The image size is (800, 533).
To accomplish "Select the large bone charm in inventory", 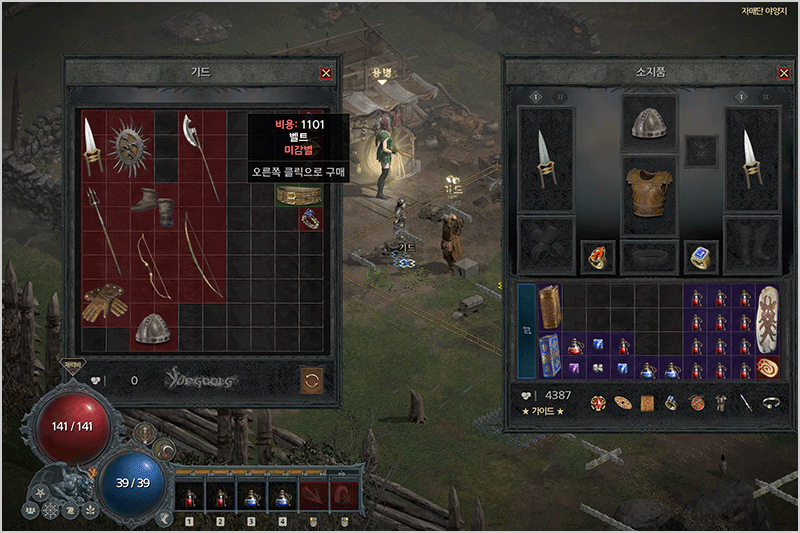I will point(769,316).
